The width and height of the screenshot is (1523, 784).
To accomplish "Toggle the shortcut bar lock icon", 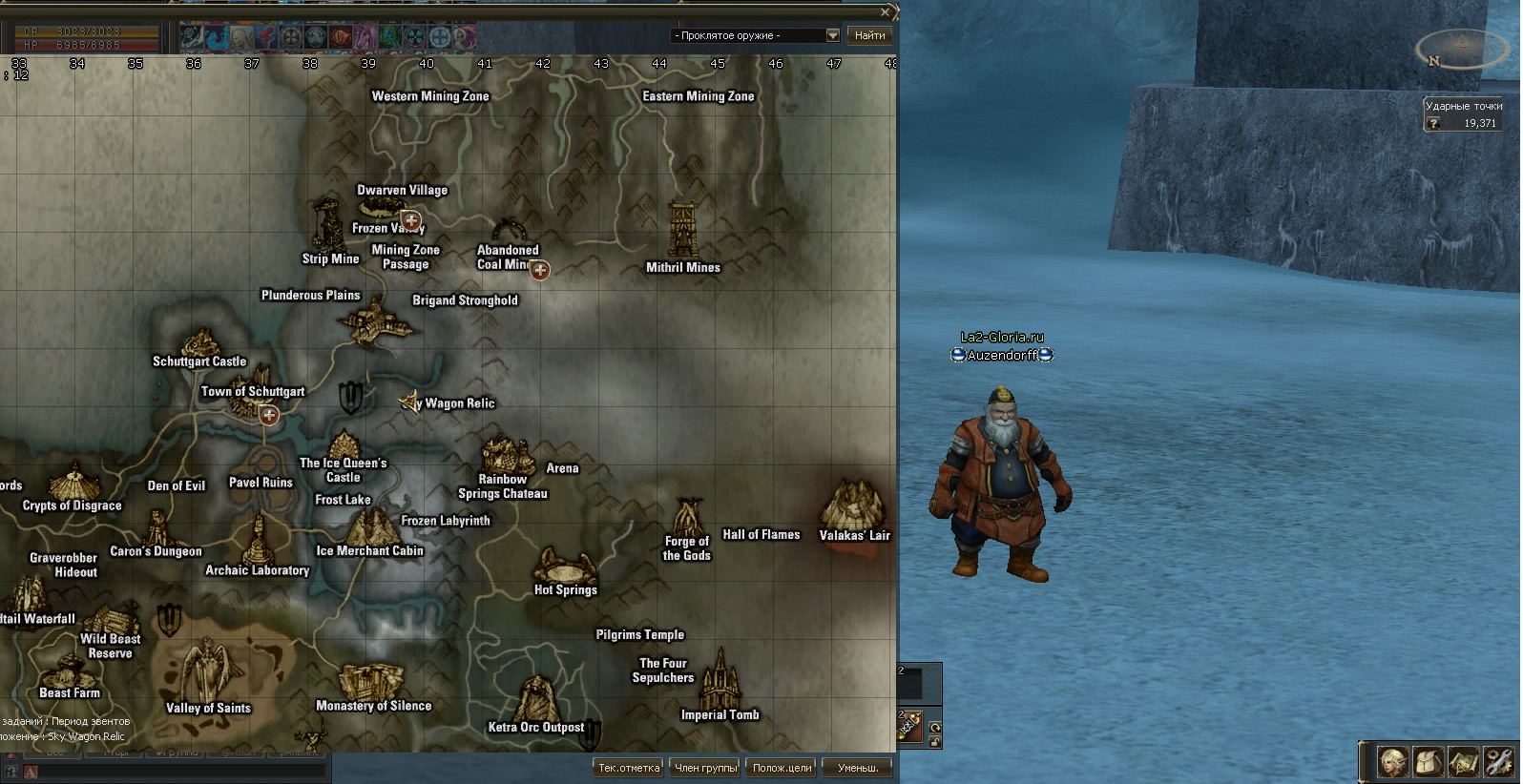I will (x=935, y=741).
